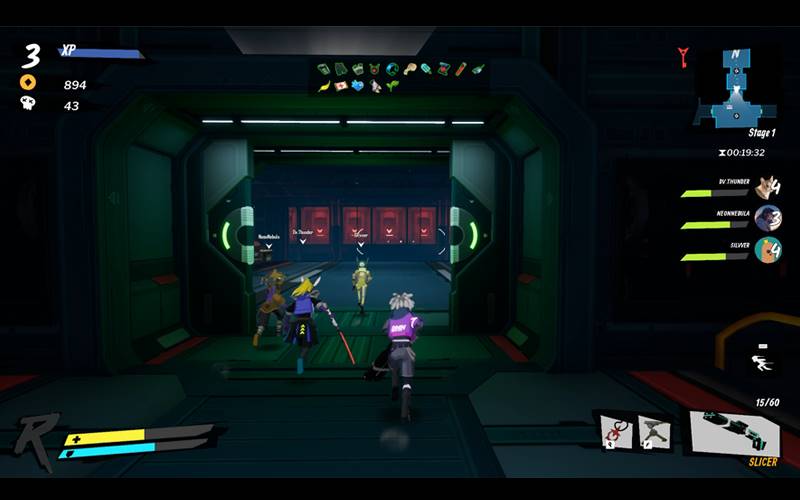Click the red key icon
This screenshot has width=800, height=500.
pyautogui.click(x=684, y=57)
